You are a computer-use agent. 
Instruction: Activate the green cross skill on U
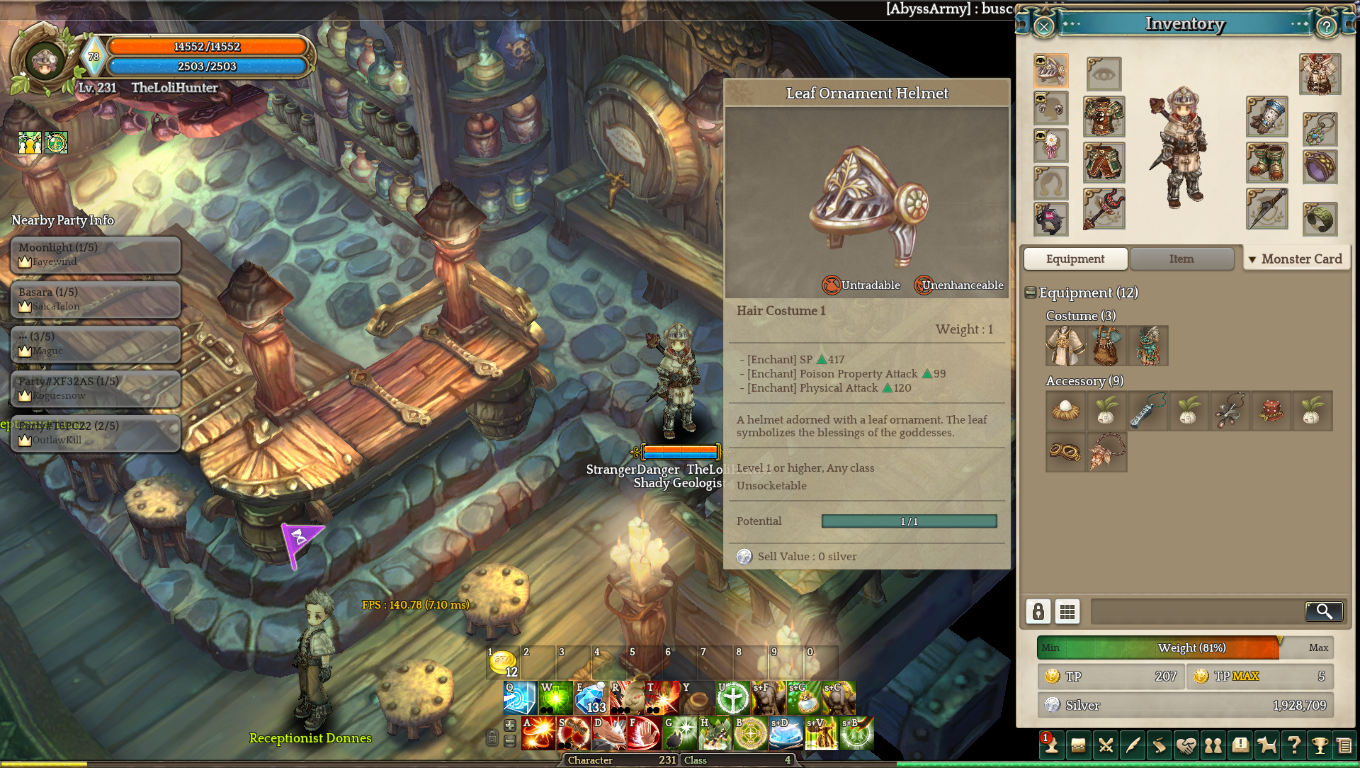pos(732,697)
